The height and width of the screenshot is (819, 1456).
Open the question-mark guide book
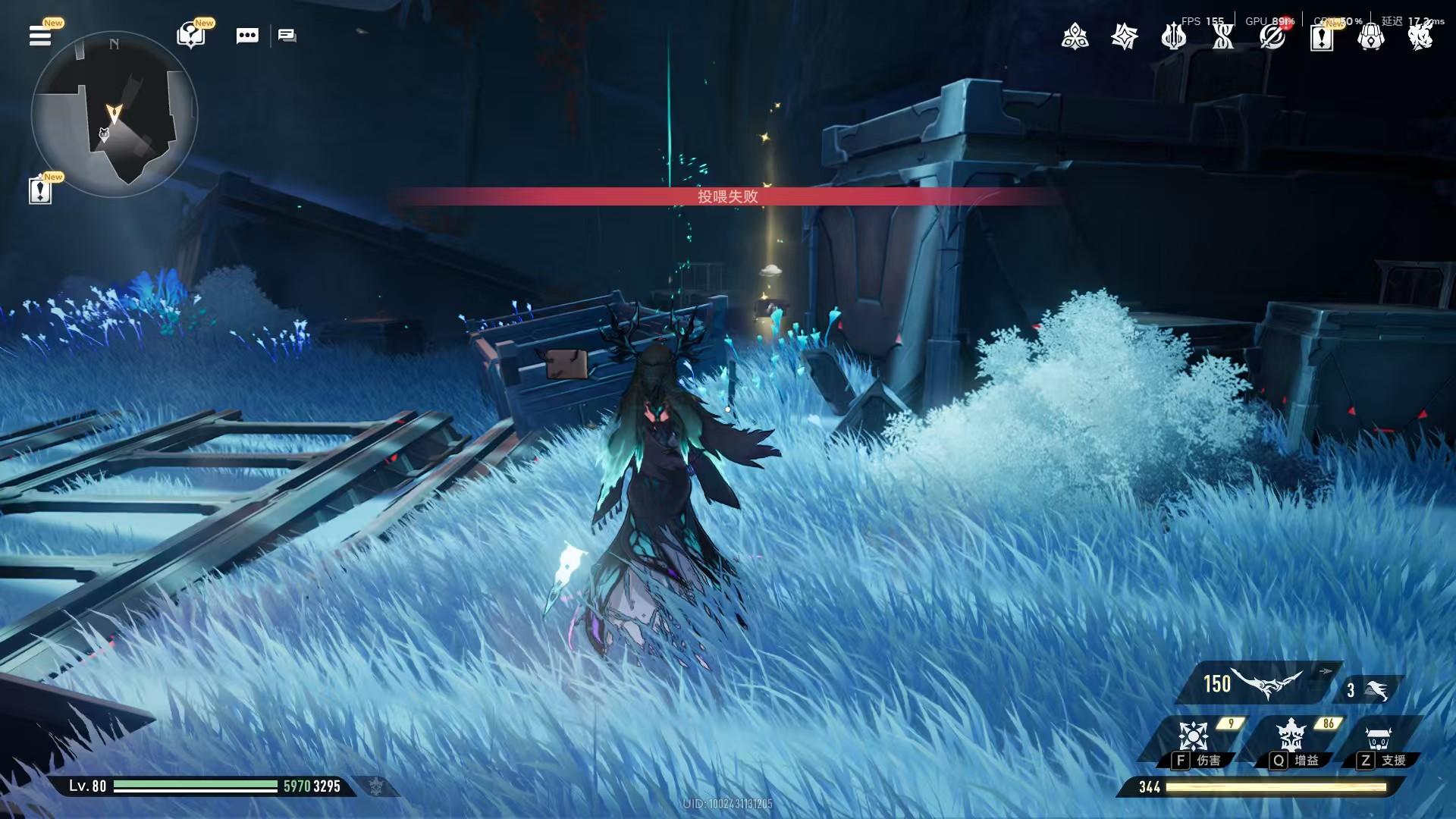(x=190, y=35)
